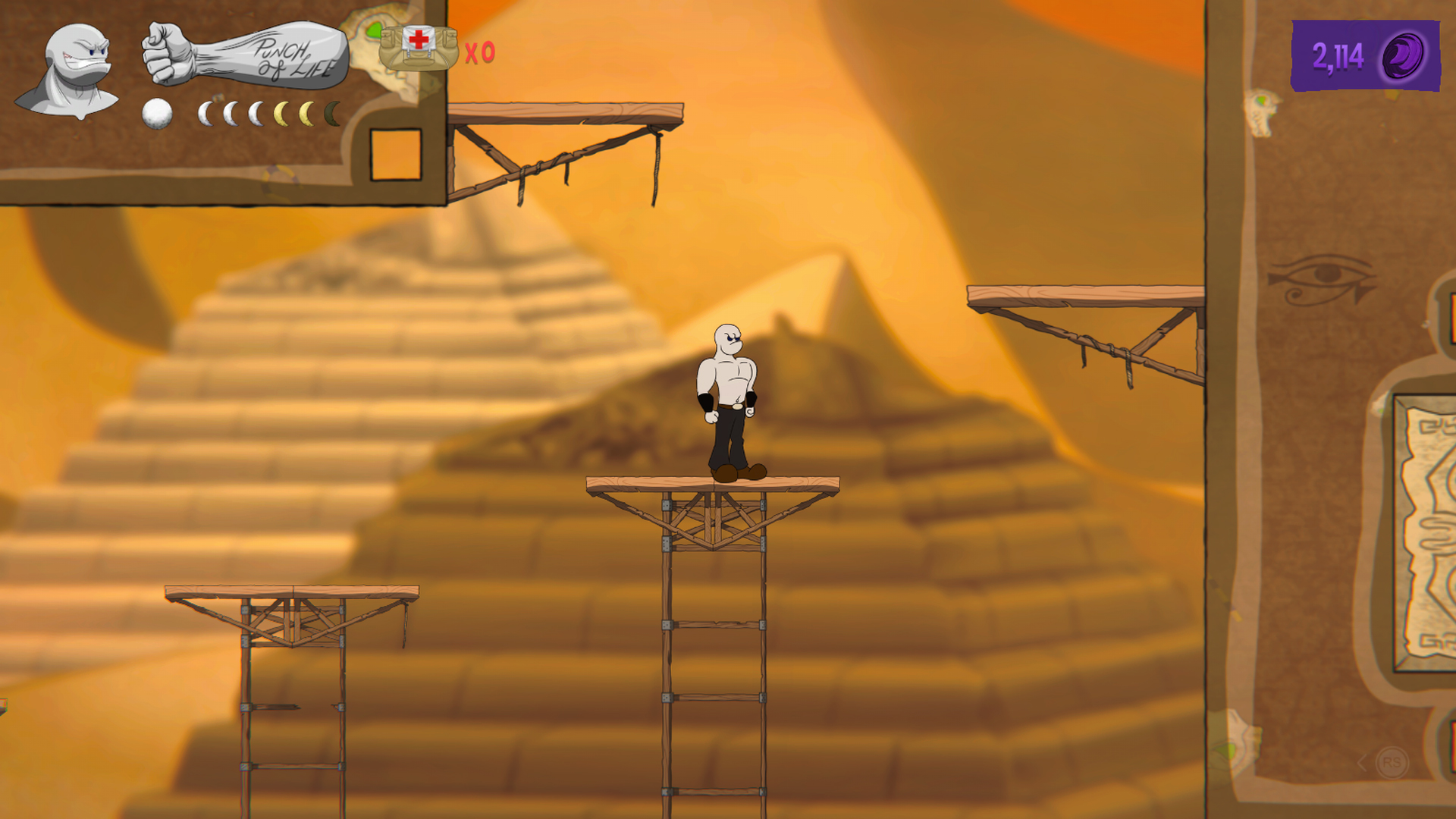Click the first silver crescent moon icon
Image resolution: width=1456 pixels, height=819 pixels.
coord(206,113)
